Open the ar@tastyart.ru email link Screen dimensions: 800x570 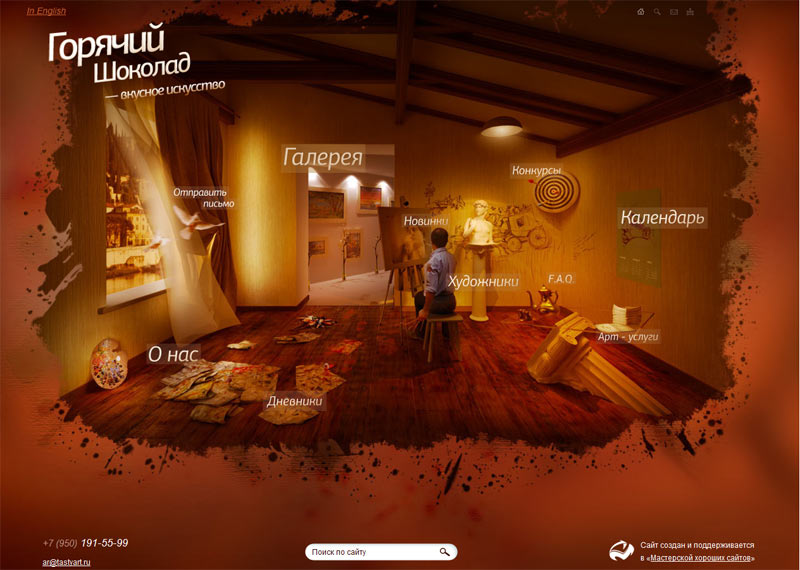(x=67, y=562)
